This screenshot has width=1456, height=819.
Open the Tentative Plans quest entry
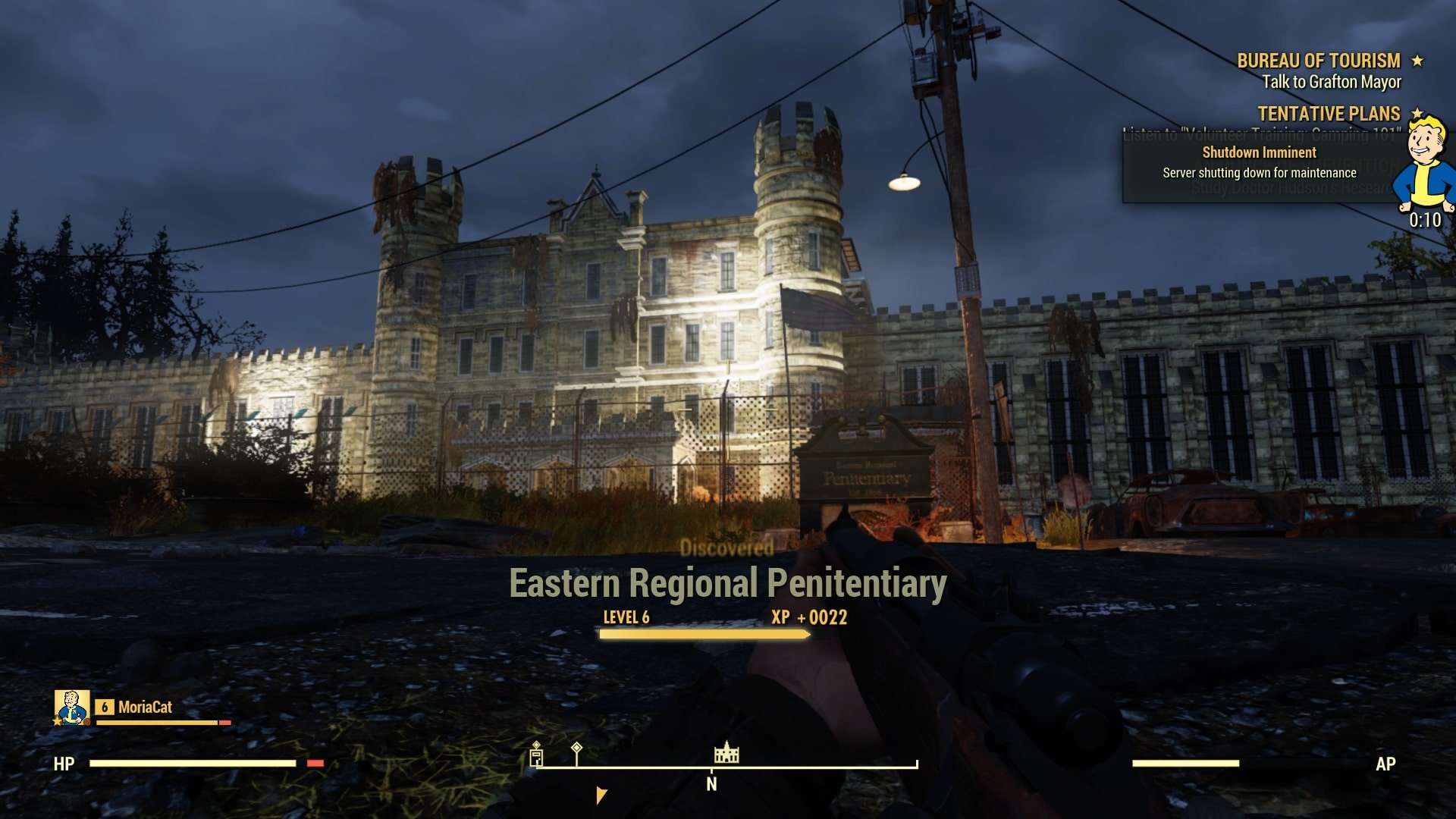(1329, 114)
